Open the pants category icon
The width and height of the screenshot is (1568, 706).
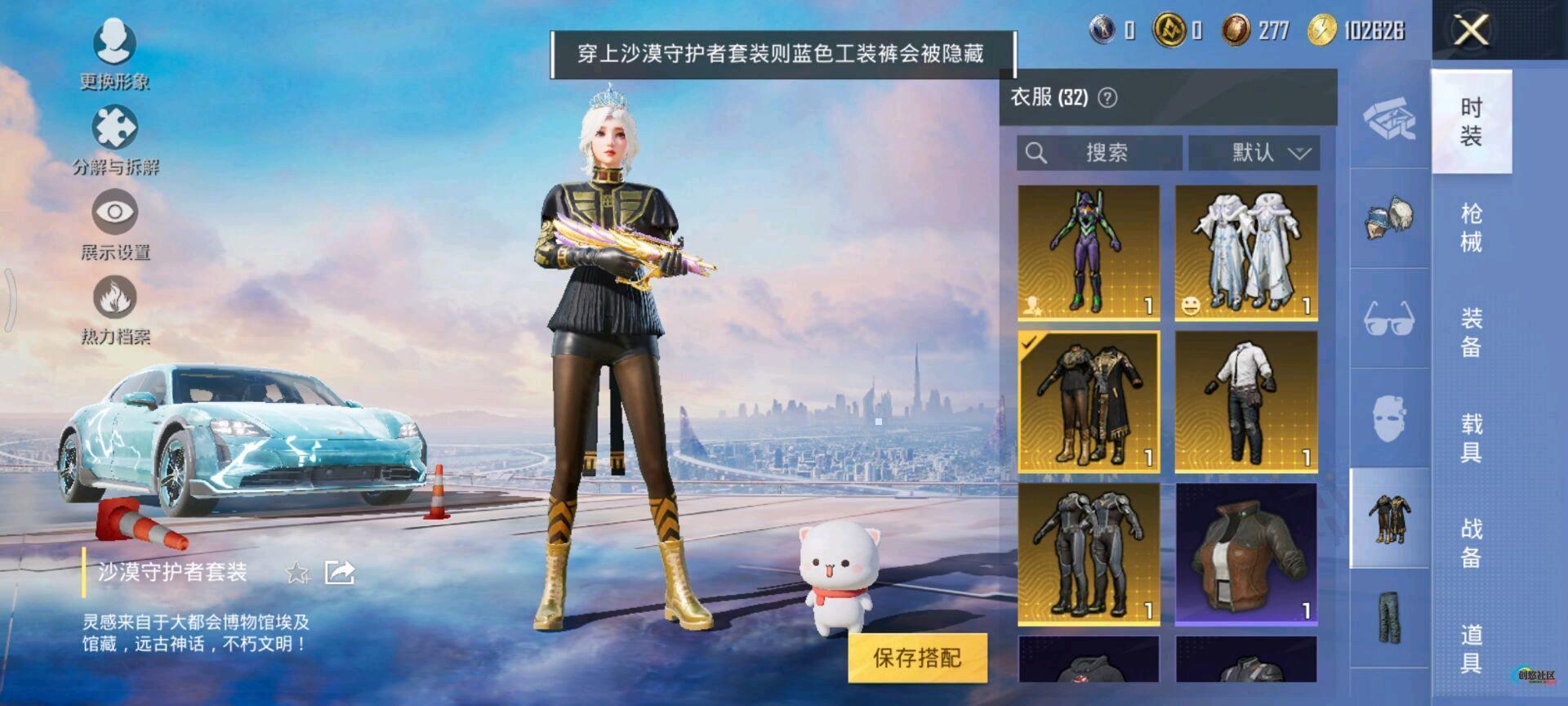[x=1388, y=619]
